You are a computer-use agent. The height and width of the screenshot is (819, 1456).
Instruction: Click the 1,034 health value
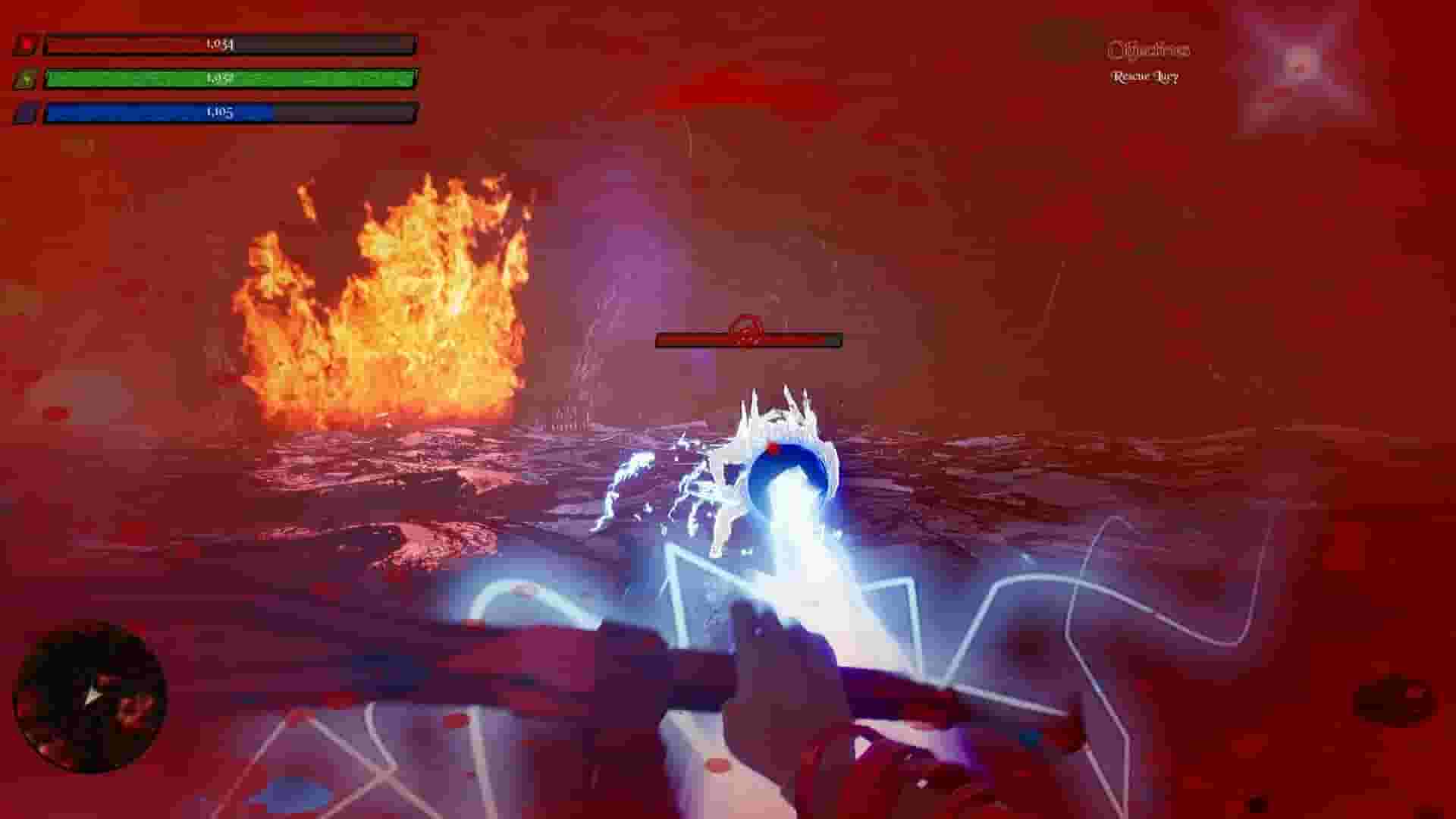pos(220,44)
